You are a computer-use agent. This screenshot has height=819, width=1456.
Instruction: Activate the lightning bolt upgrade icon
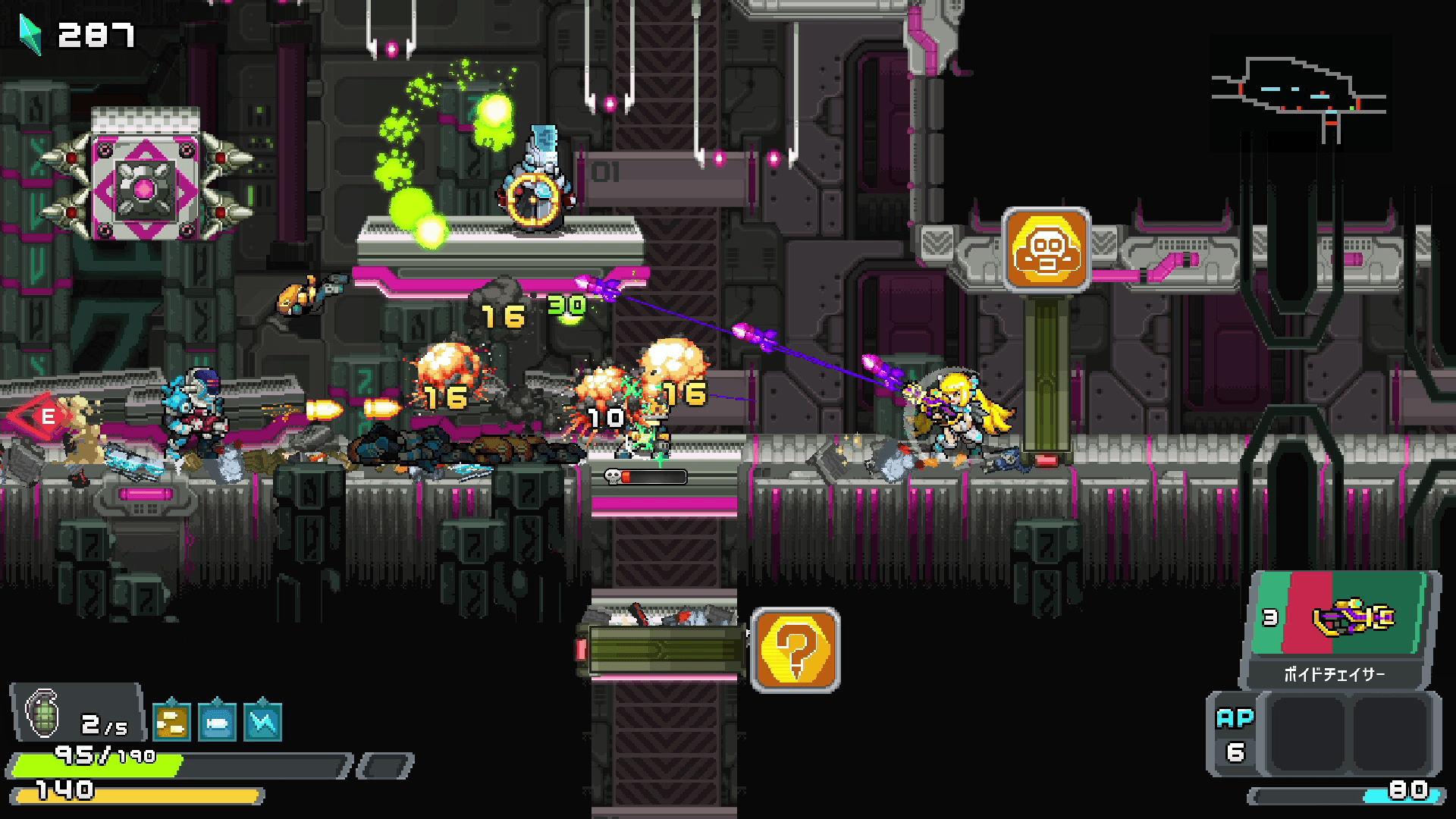(x=262, y=722)
